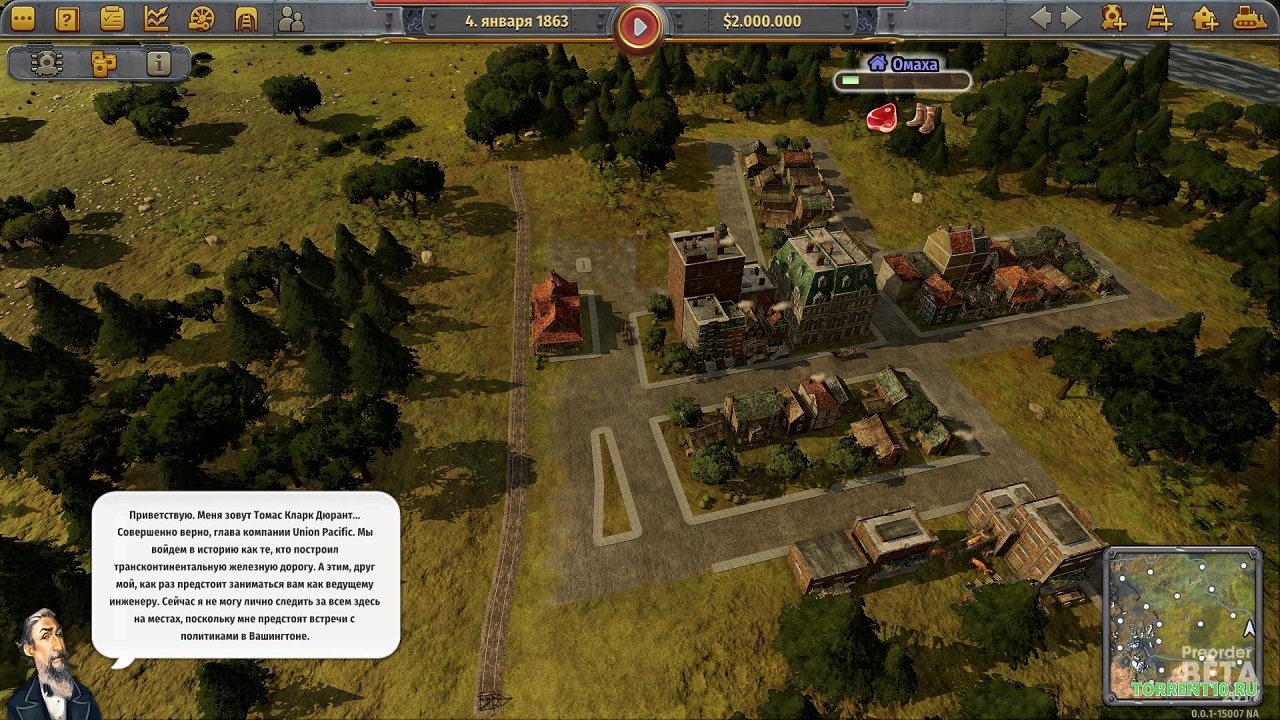
Task: Click Thomas Durant's speech bubble
Action: point(246,574)
